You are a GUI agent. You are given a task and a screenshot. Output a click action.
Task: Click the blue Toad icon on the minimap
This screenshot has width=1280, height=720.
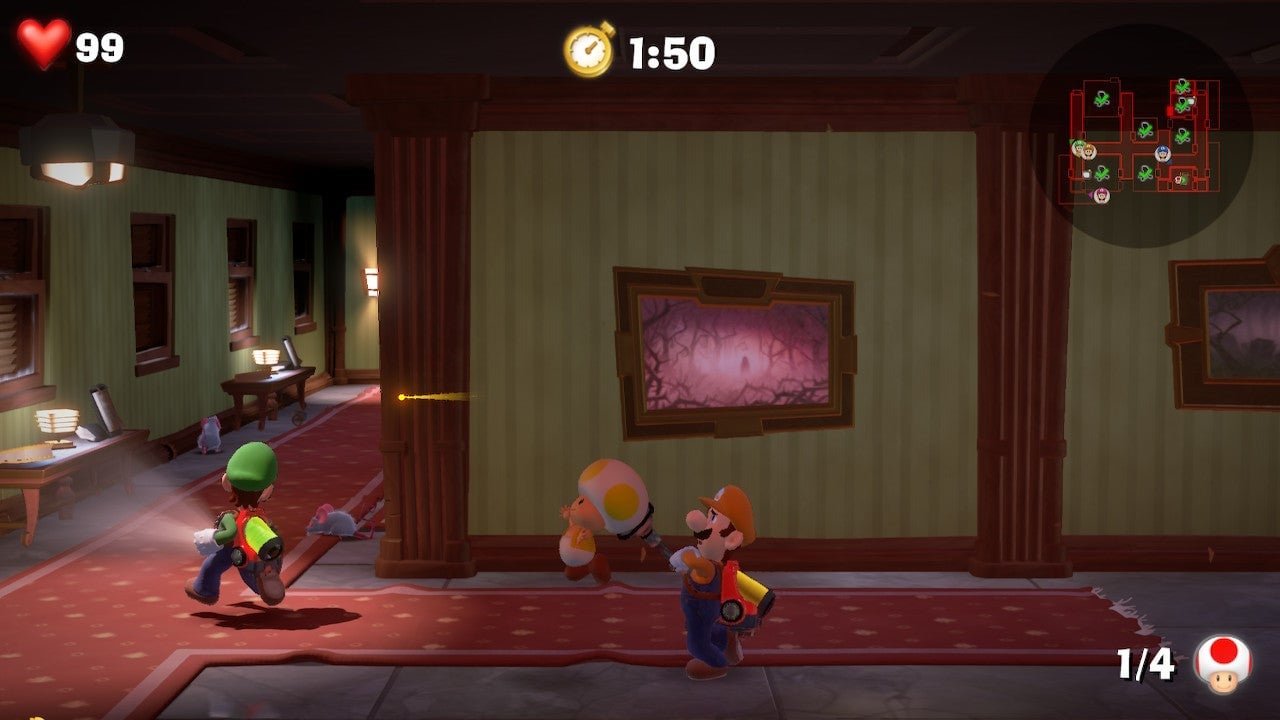coord(1161,153)
